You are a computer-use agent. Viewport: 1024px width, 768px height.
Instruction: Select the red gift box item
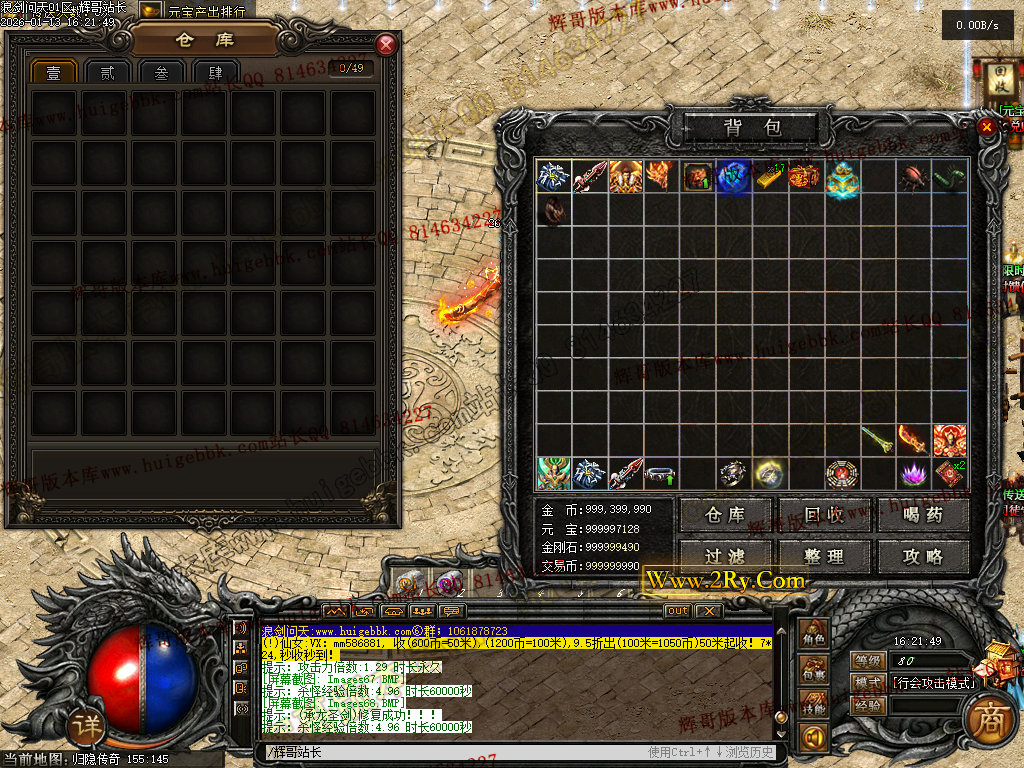click(805, 177)
